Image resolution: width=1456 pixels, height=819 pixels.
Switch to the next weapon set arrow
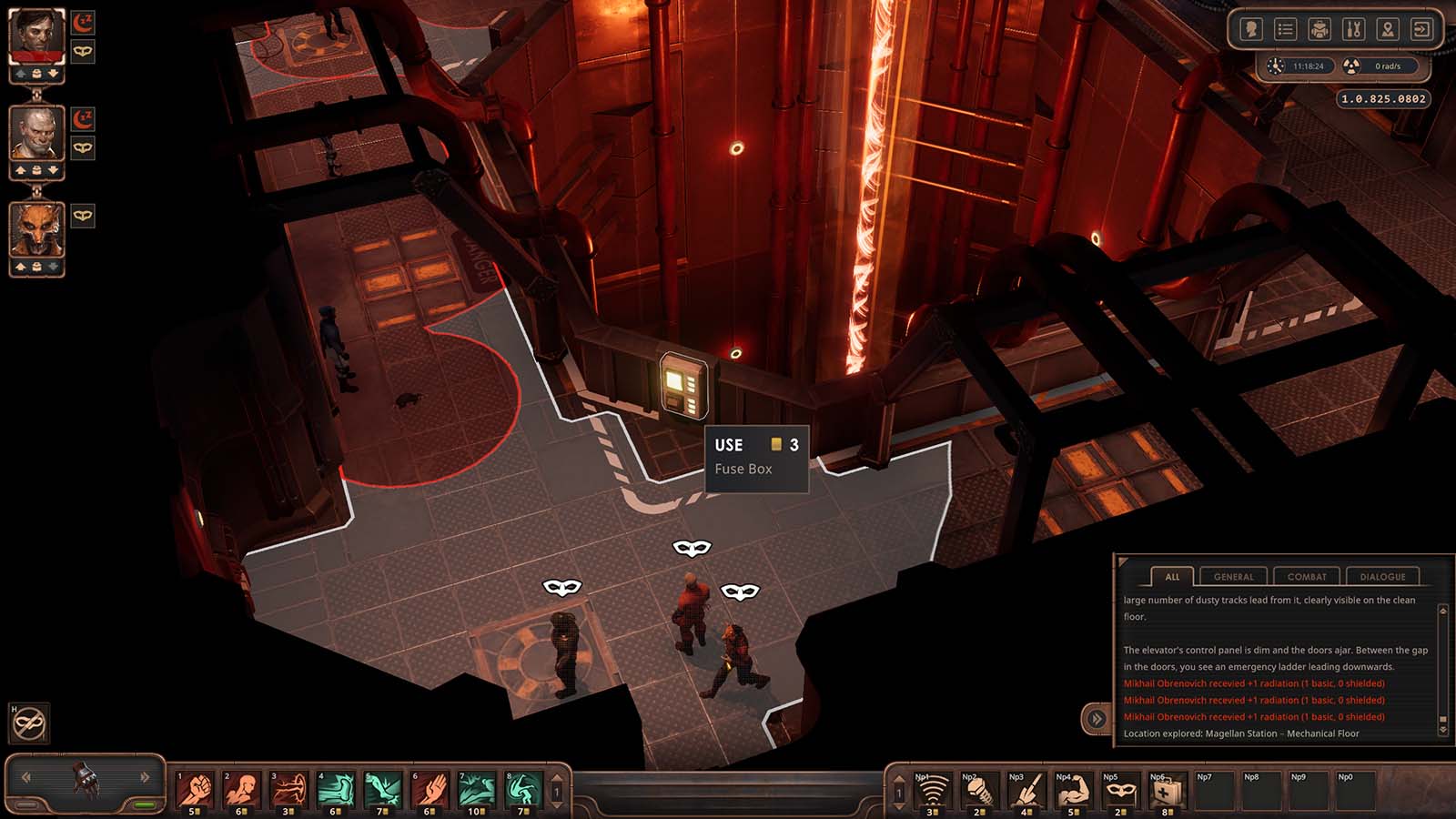(x=145, y=777)
